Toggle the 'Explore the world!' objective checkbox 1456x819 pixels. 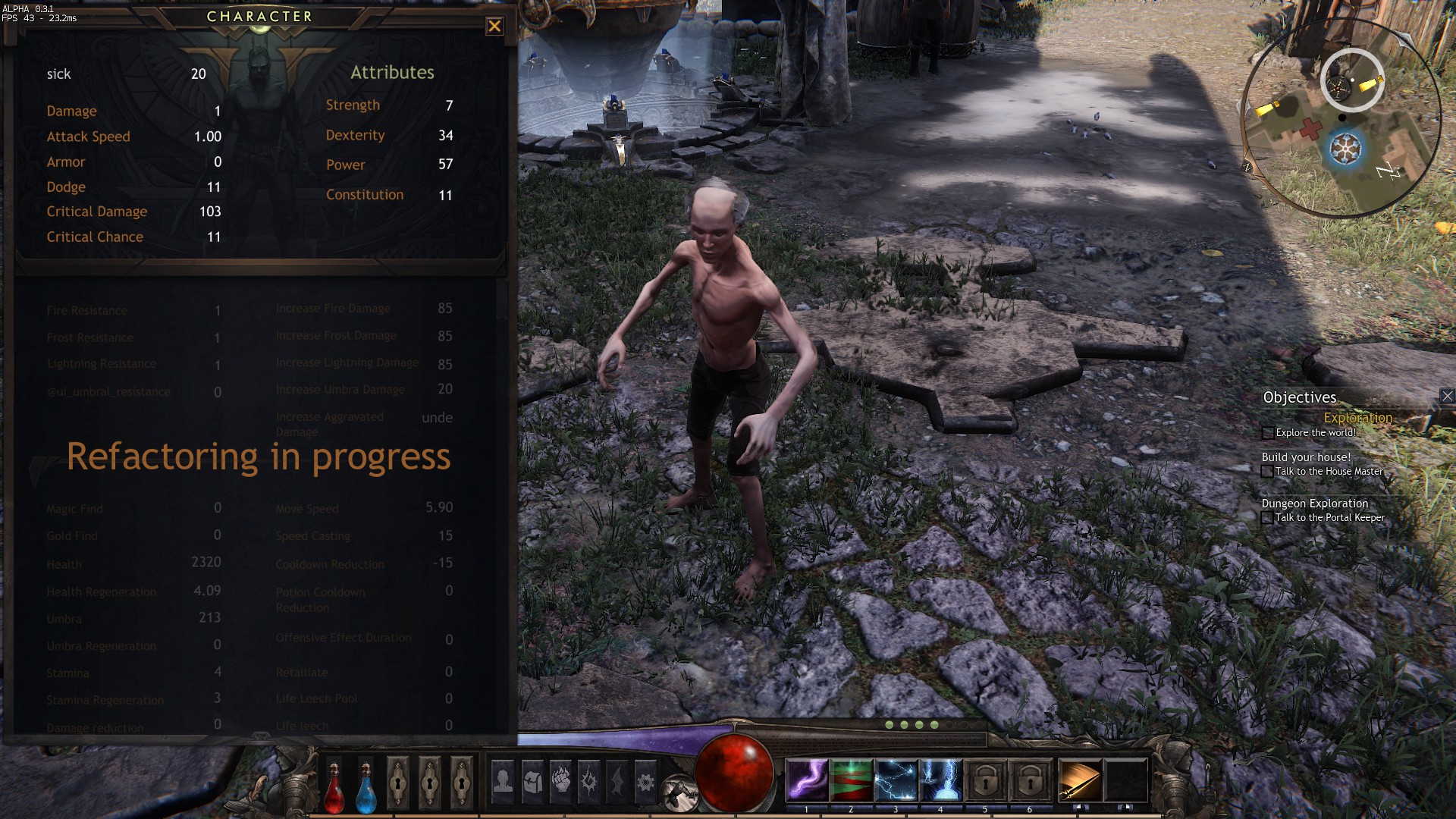pyautogui.click(x=1268, y=433)
